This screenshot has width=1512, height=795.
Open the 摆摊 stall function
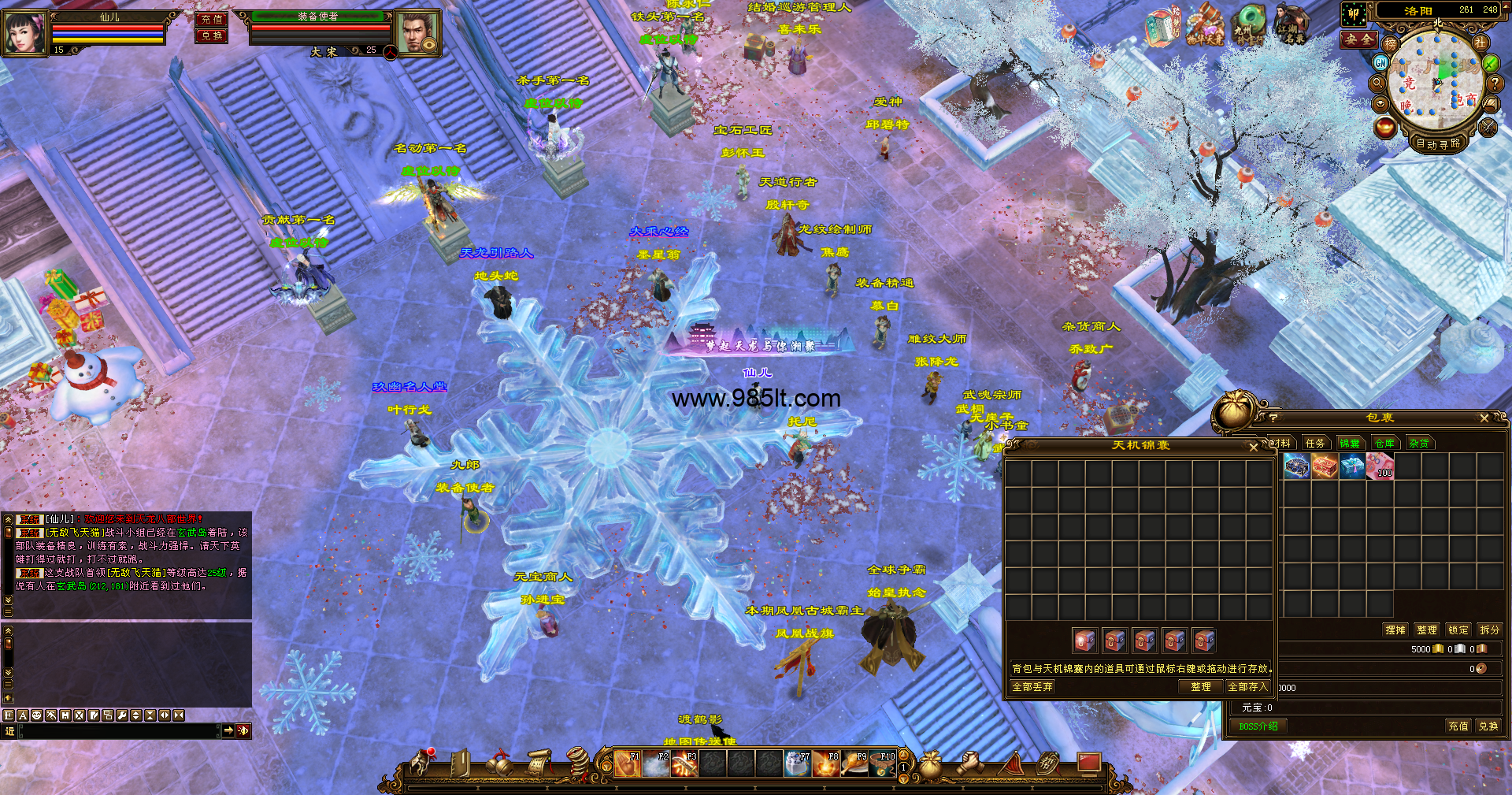pyautogui.click(x=1395, y=630)
